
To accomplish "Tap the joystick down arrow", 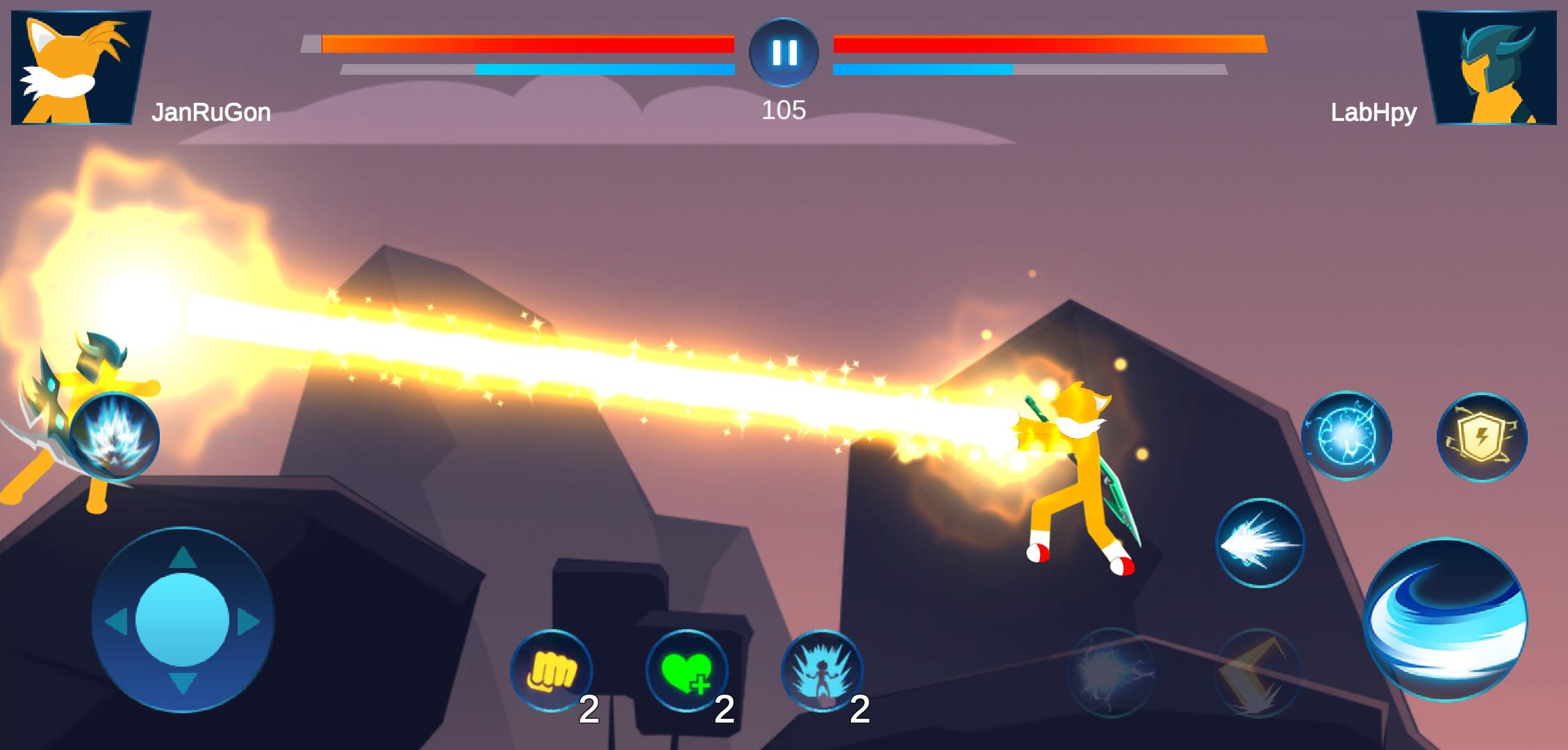I will point(182,682).
